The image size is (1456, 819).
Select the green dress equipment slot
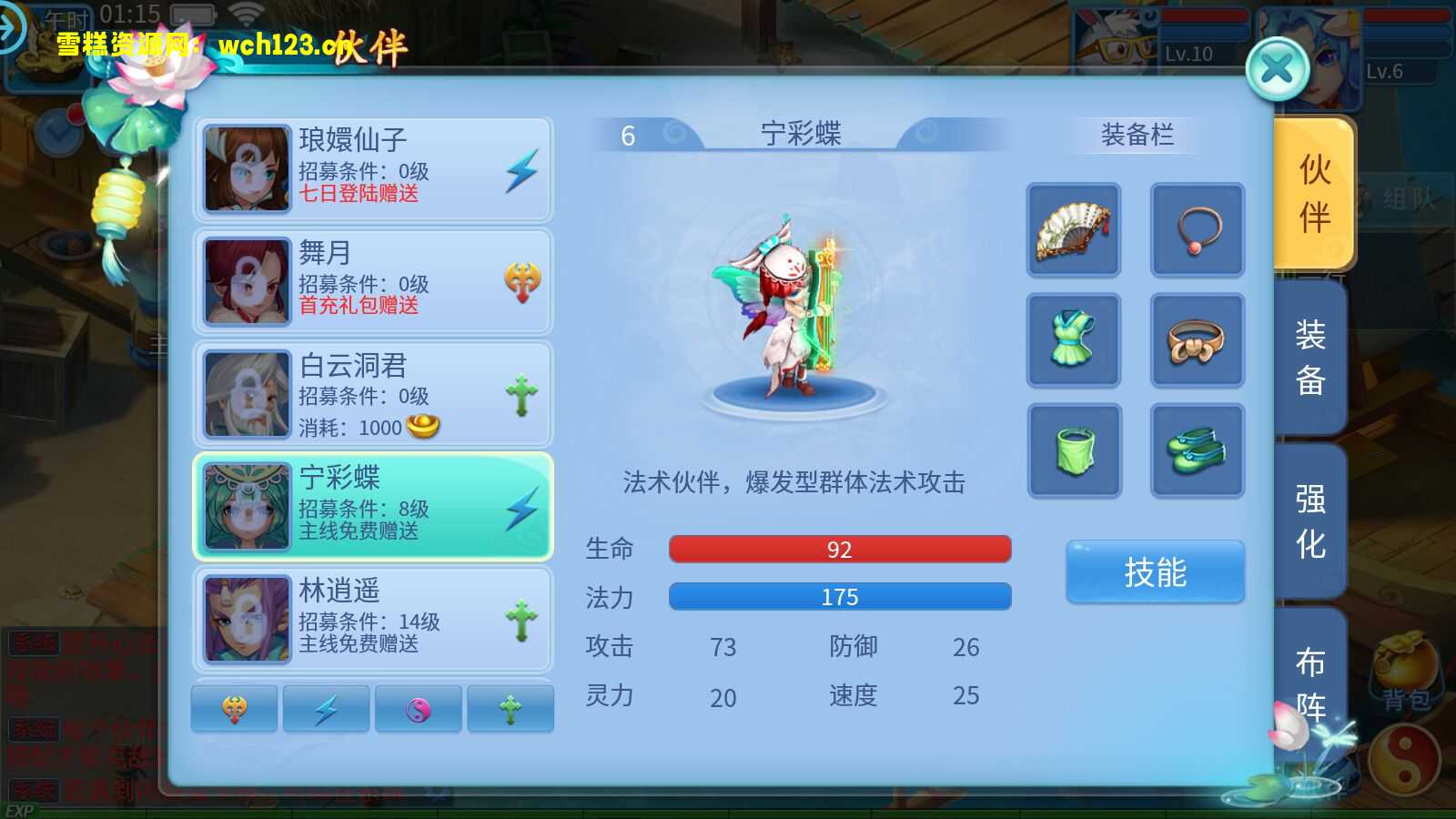[x=1074, y=341]
